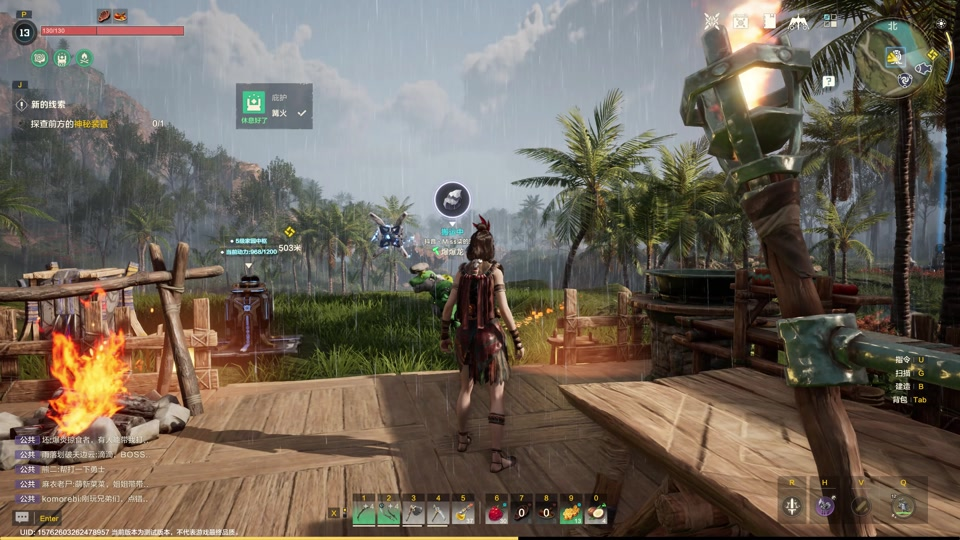Select the torch in hotbar slot 5
The height and width of the screenshot is (540, 960).
[x=463, y=514]
